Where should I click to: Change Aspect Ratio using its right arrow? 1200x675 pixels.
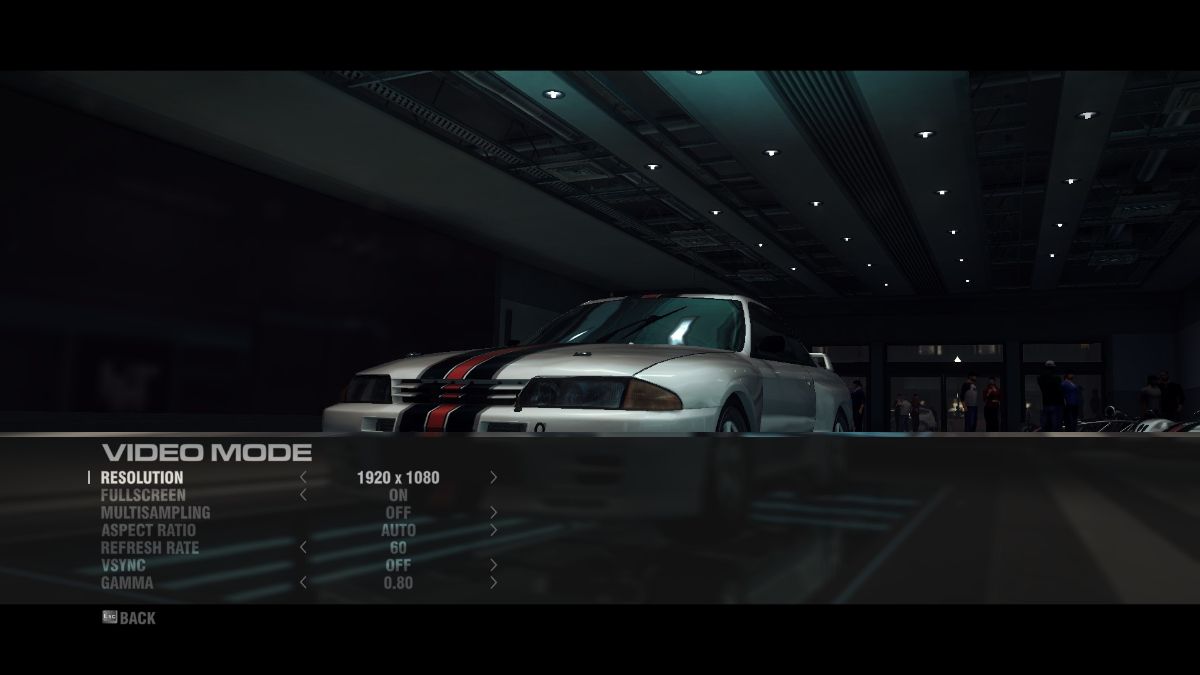point(493,530)
